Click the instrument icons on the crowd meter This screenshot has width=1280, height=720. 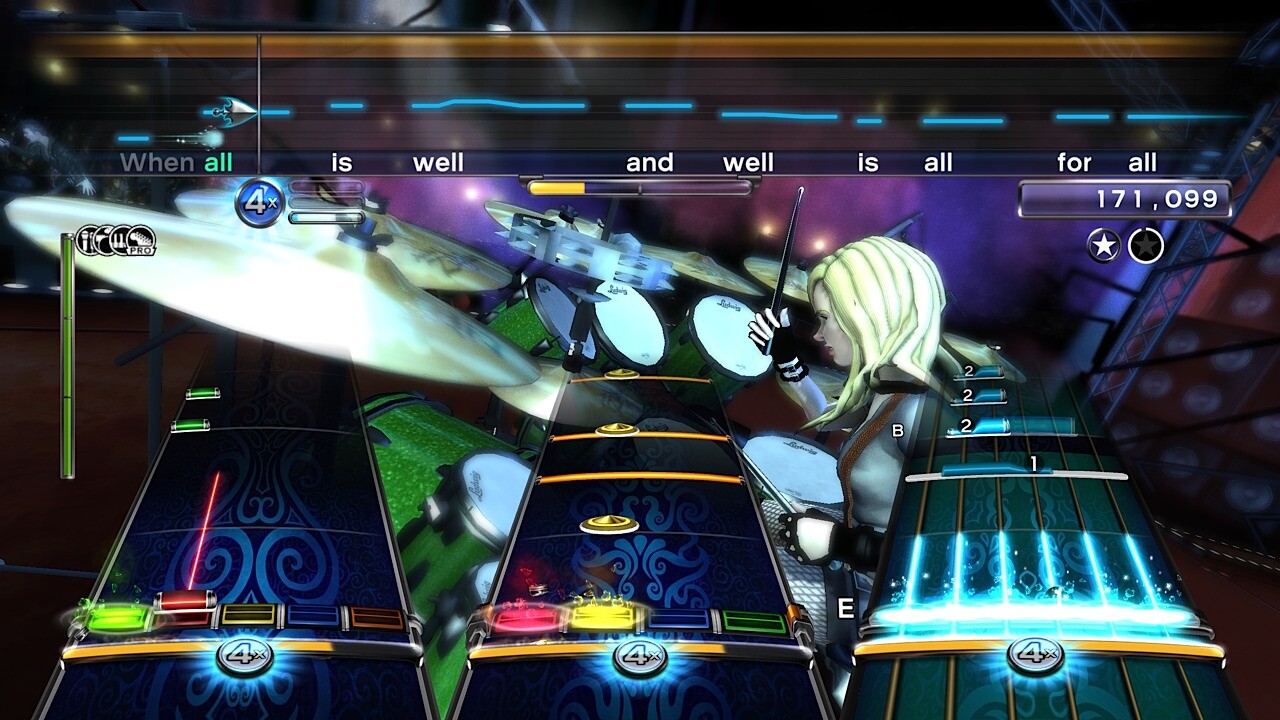[116, 240]
